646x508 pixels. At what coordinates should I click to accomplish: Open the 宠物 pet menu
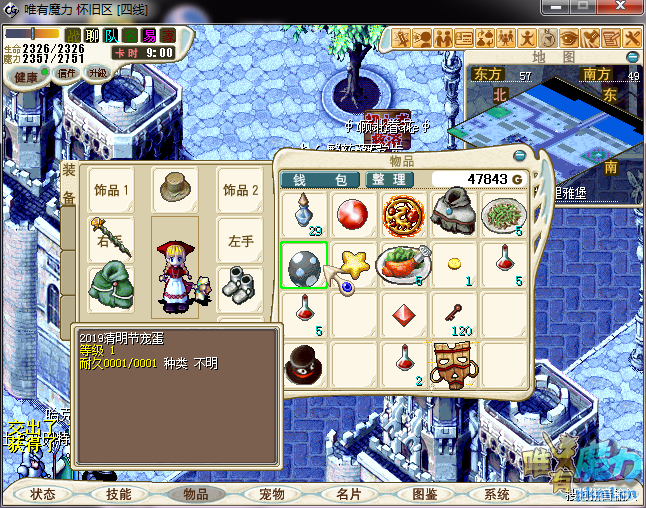272,494
